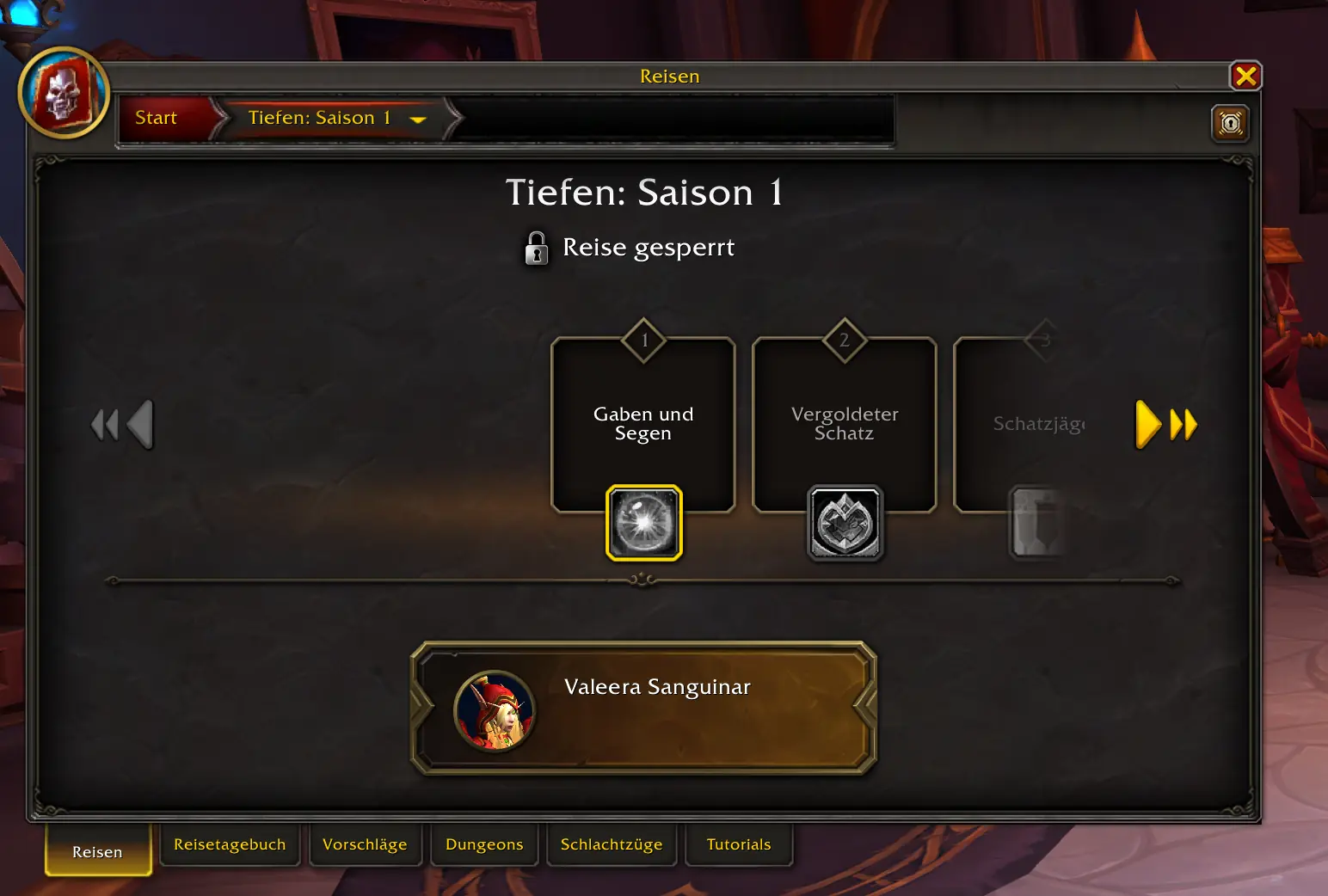Select the glowing orb reward under Gaben und Segen

(x=643, y=523)
